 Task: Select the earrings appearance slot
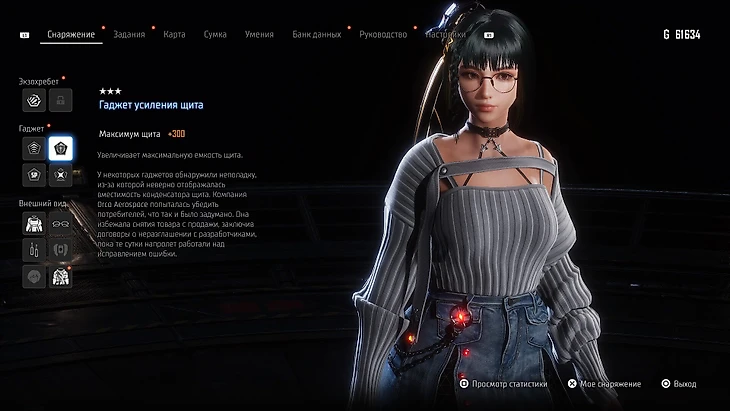coord(33,249)
